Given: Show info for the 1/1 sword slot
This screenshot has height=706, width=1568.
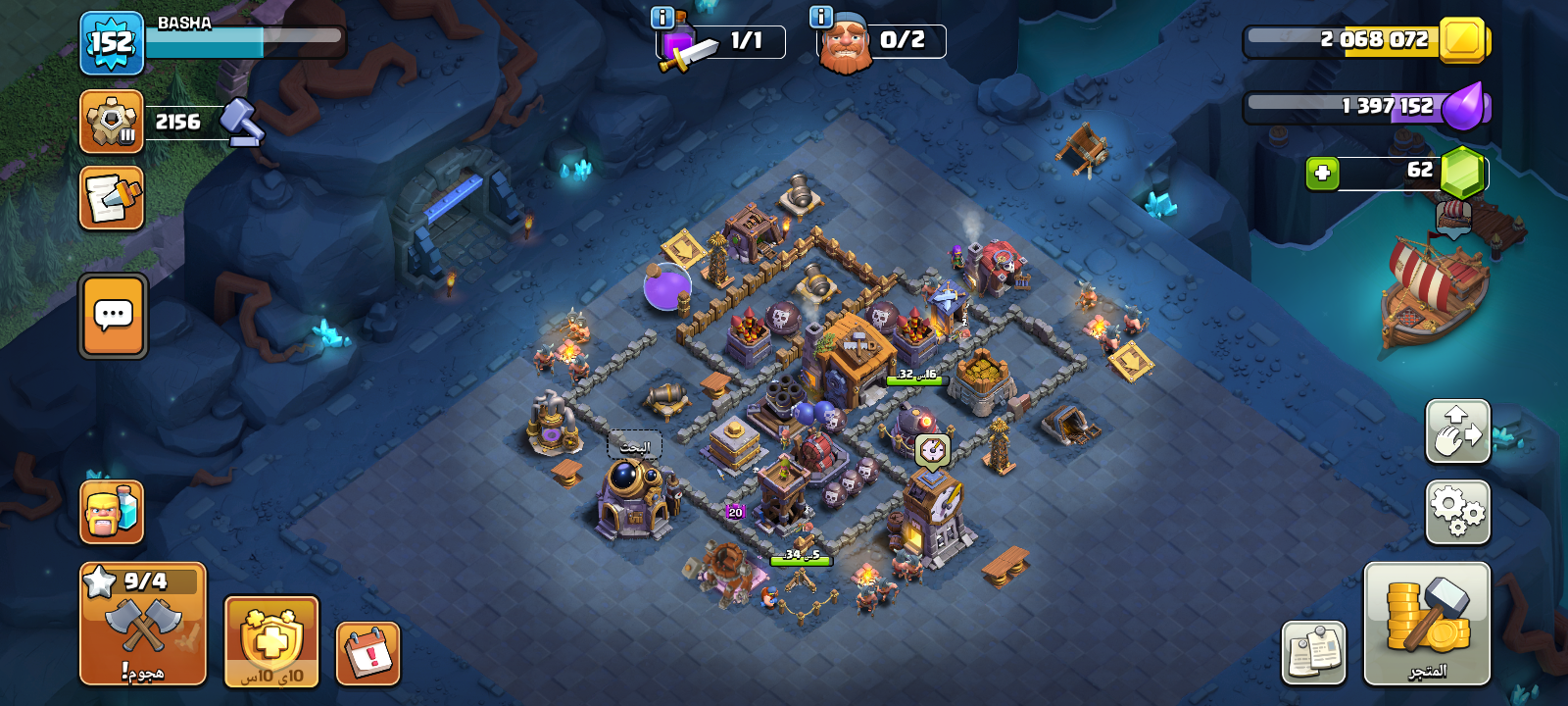Looking at the screenshot, I should (662, 18).
